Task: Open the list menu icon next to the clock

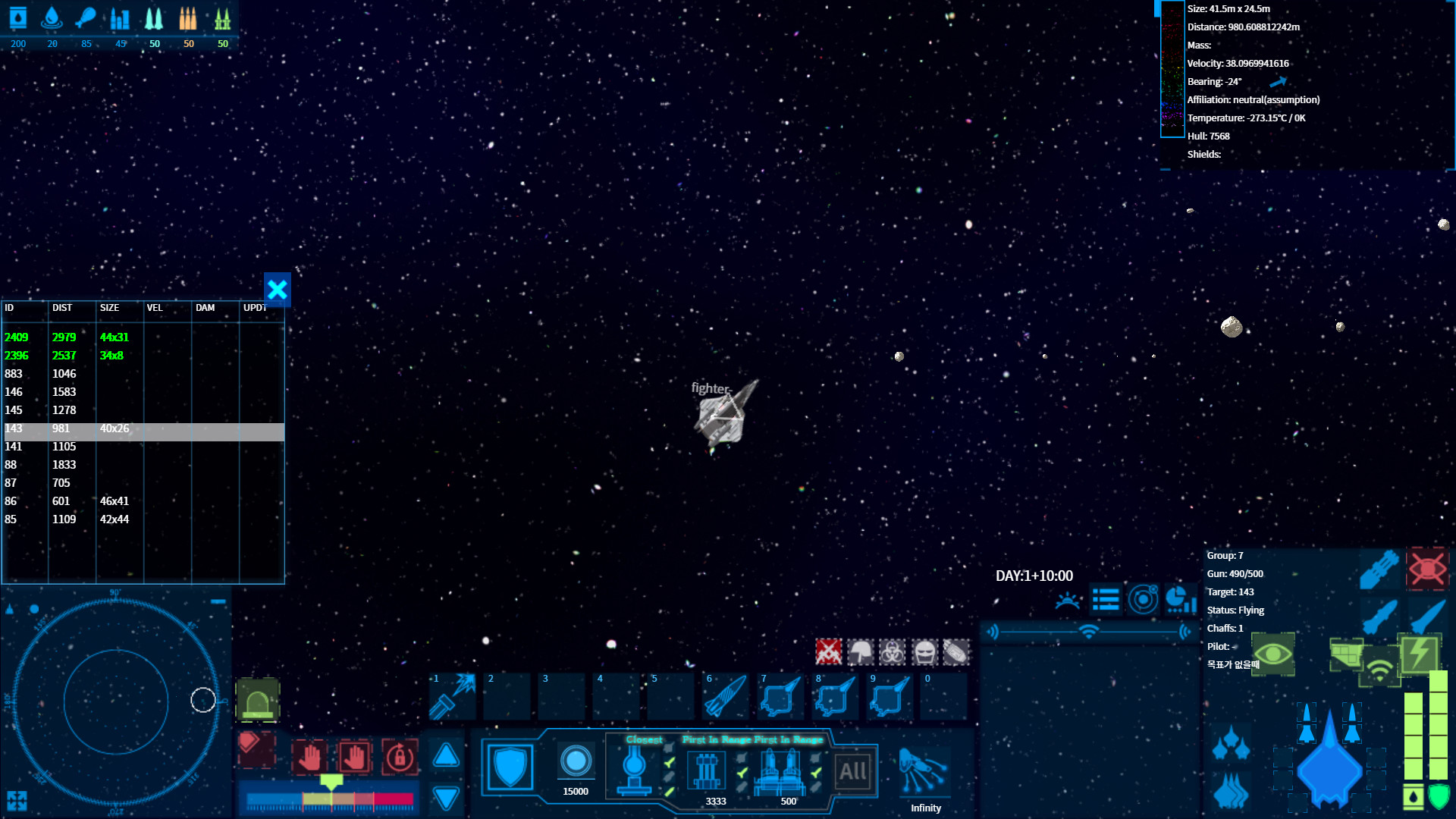Action: click(1106, 599)
